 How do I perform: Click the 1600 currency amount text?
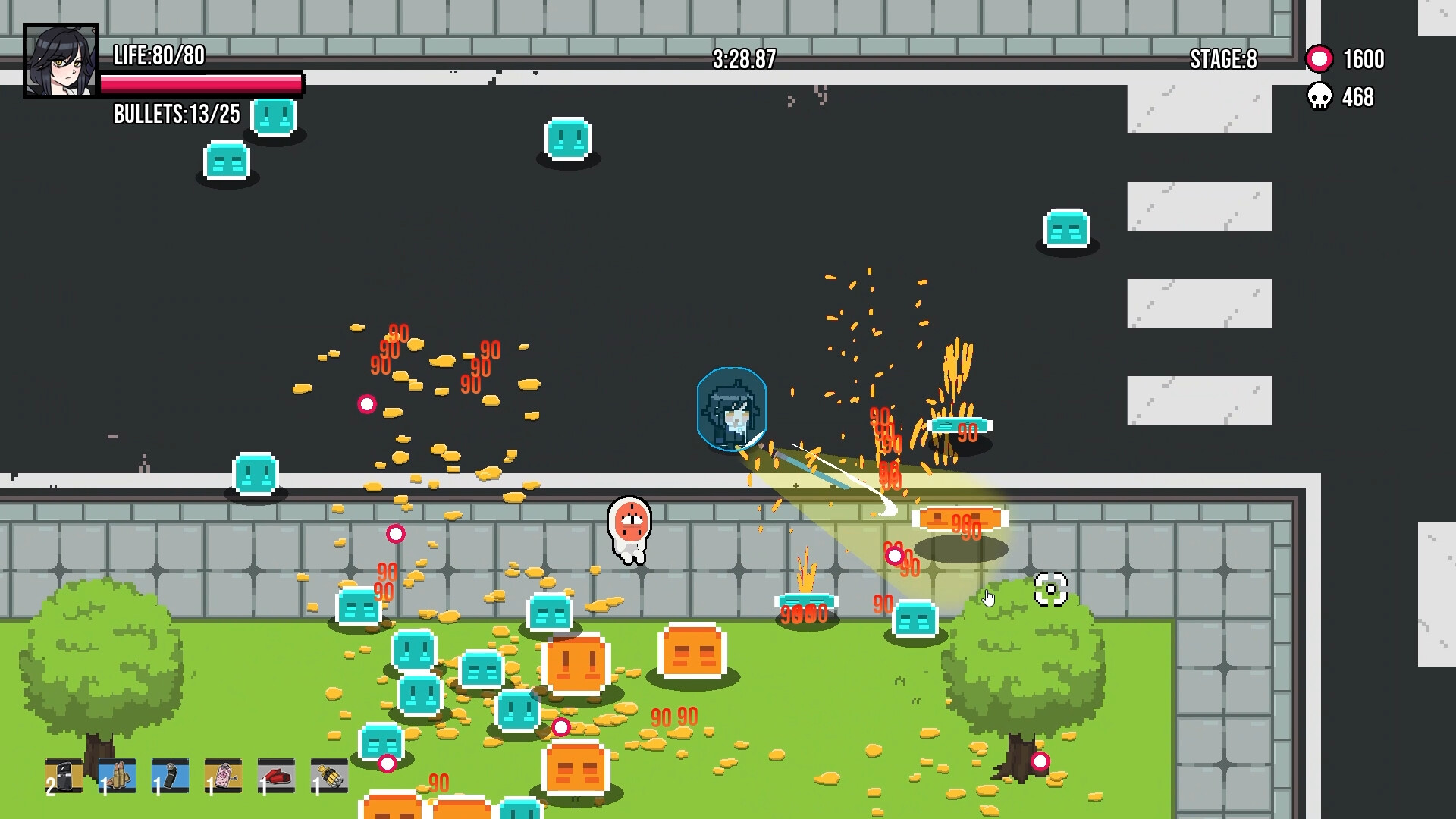[x=1363, y=59]
